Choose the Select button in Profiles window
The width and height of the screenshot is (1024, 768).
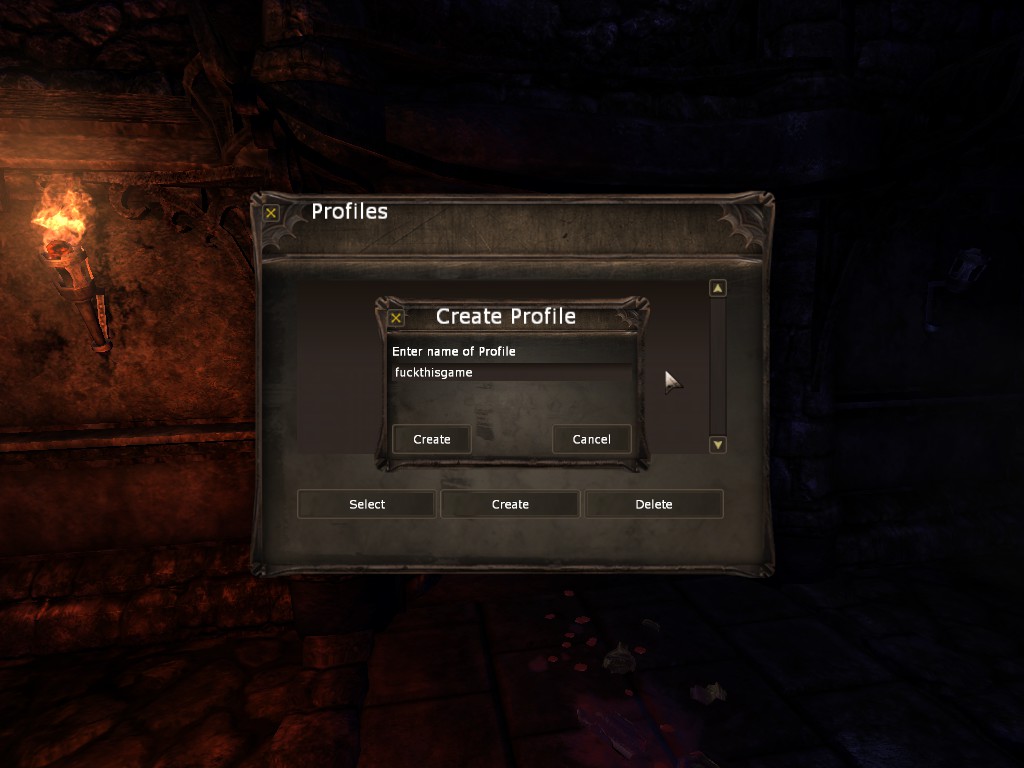367,504
